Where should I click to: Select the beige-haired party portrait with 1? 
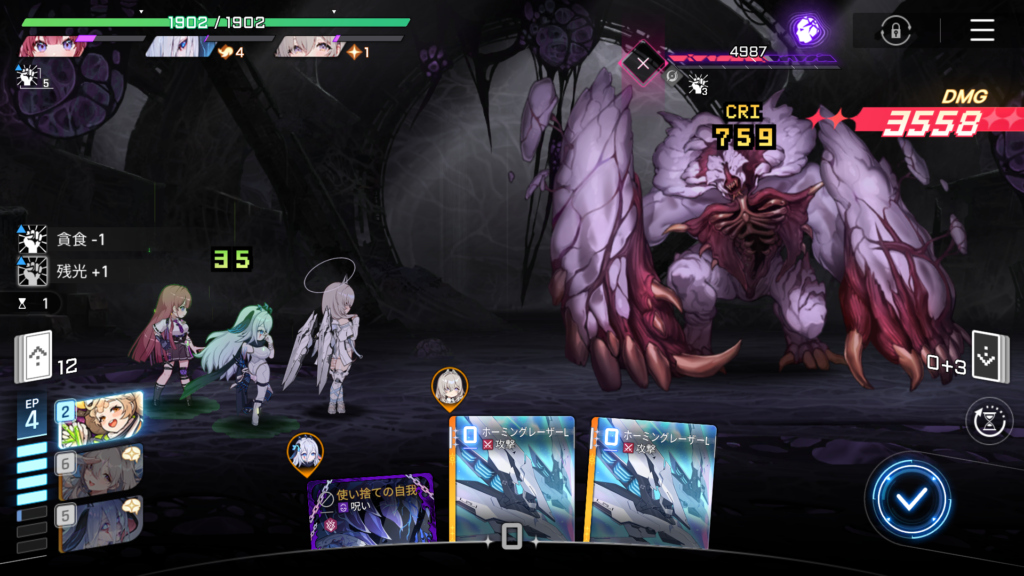(x=312, y=46)
